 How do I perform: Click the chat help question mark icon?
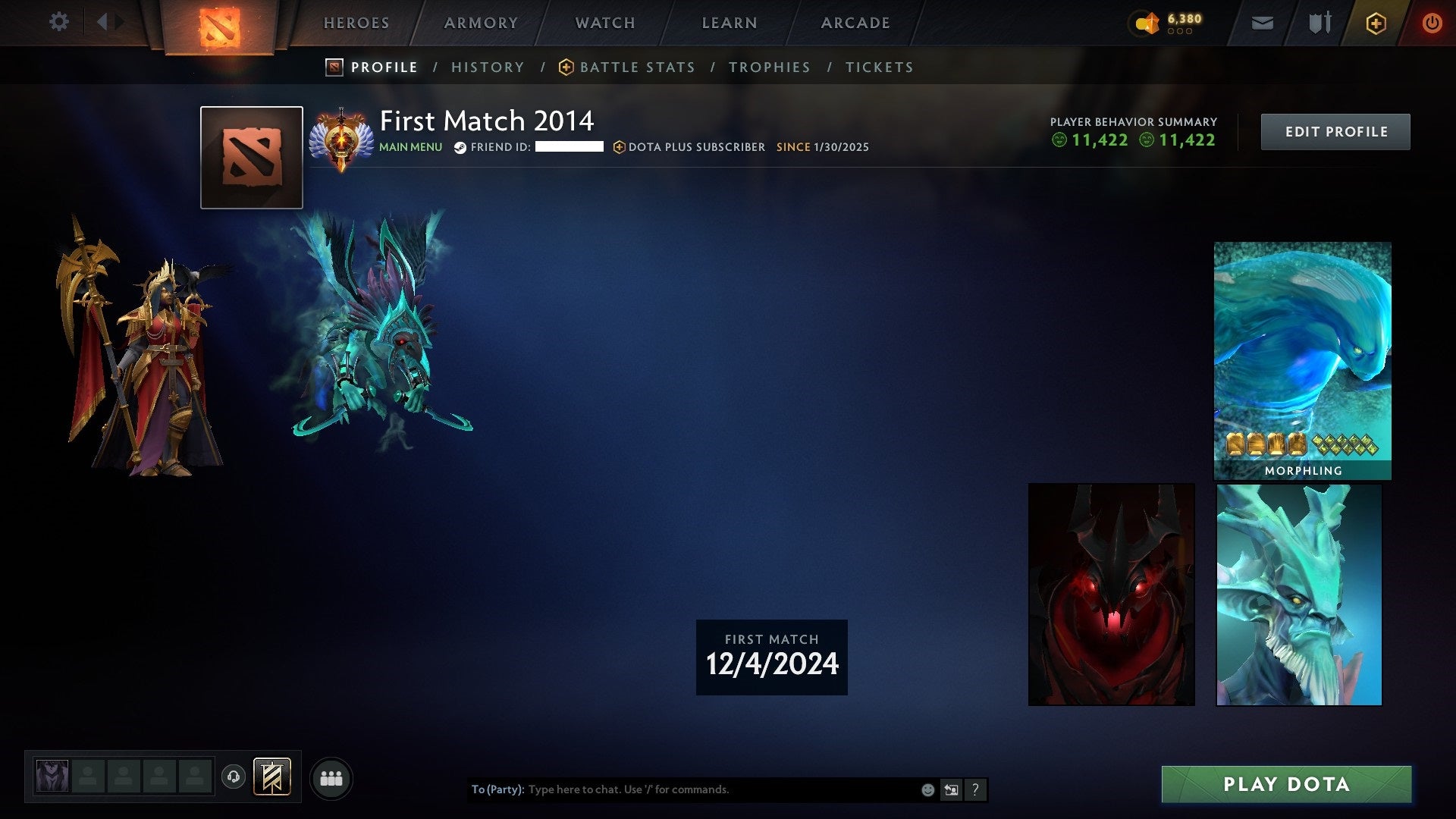point(975,789)
